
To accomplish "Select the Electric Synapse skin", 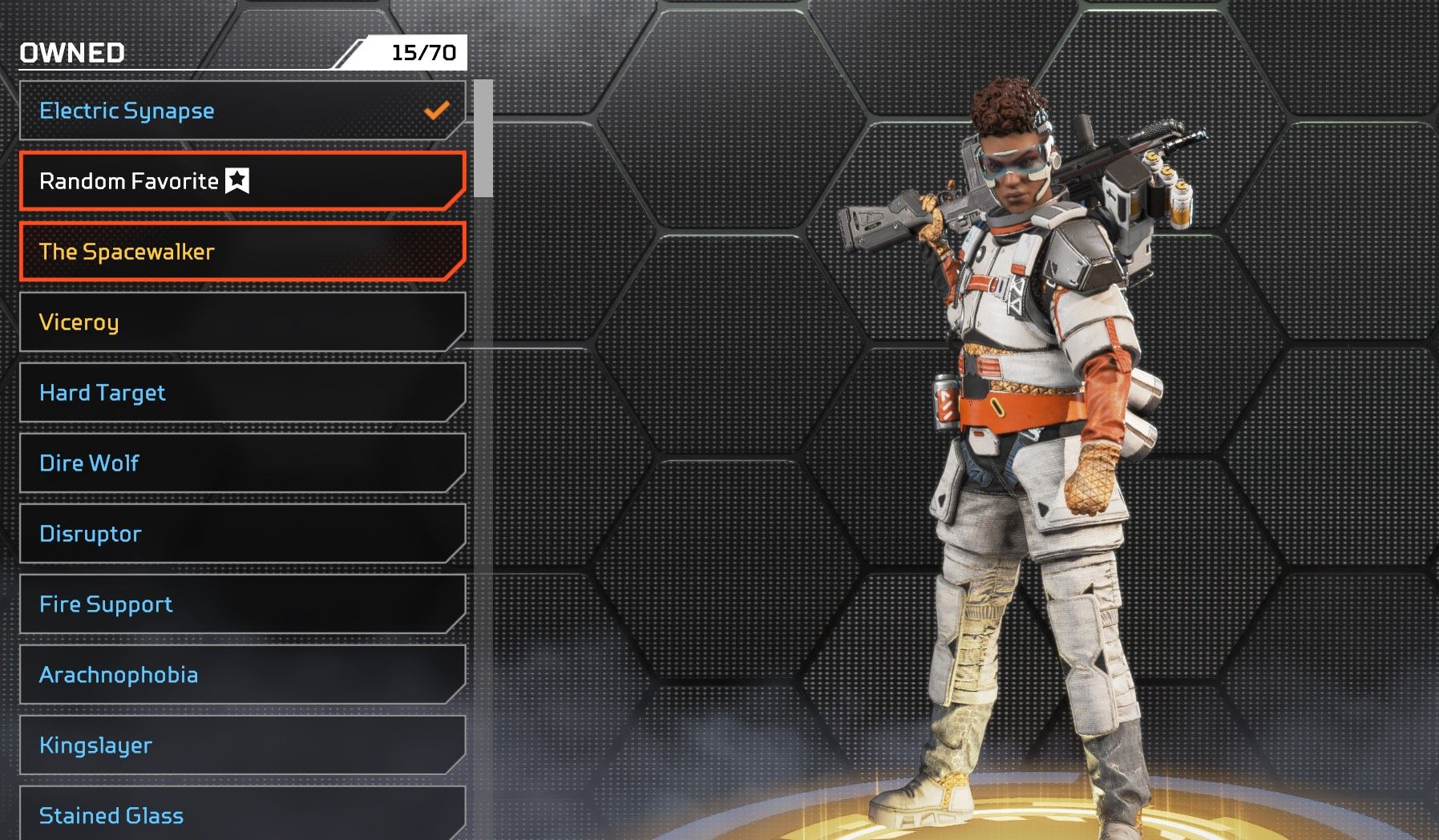I will pos(241,111).
